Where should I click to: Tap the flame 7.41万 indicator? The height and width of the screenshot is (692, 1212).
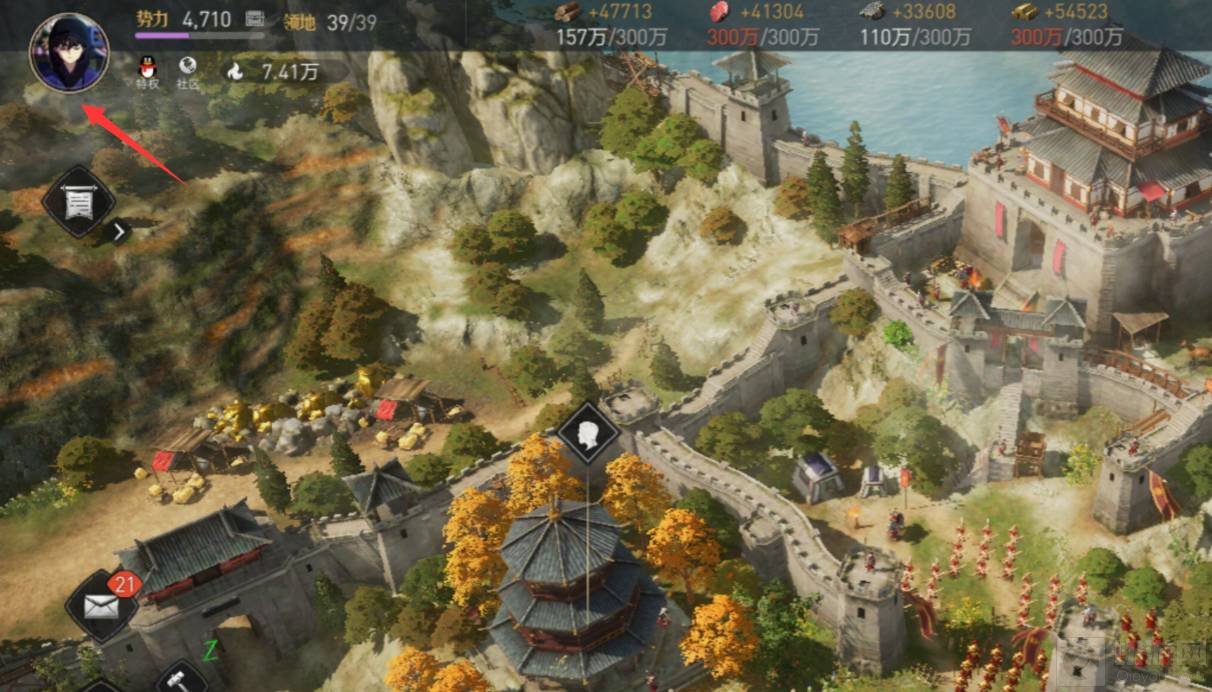coord(236,71)
